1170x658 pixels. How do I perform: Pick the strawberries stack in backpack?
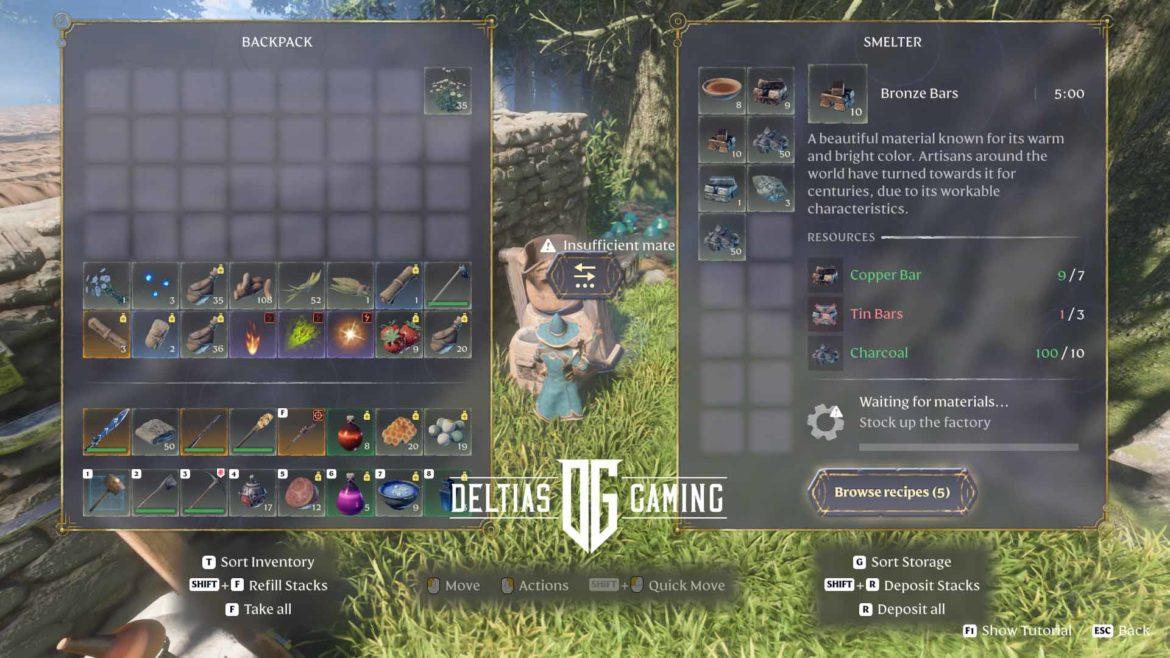(x=398, y=333)
